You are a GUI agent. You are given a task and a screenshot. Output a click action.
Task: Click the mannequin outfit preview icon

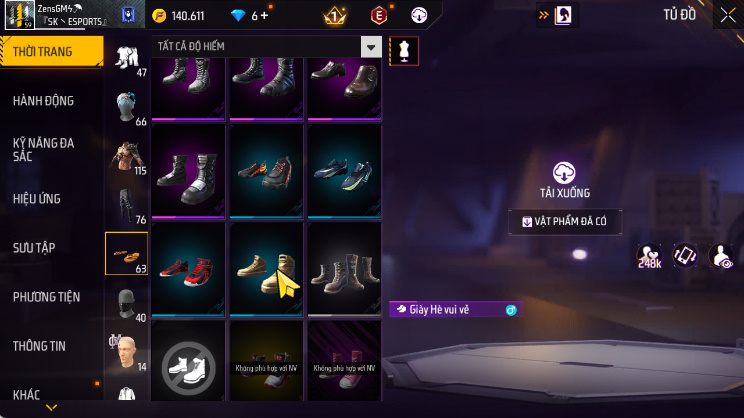pos(405,50)
